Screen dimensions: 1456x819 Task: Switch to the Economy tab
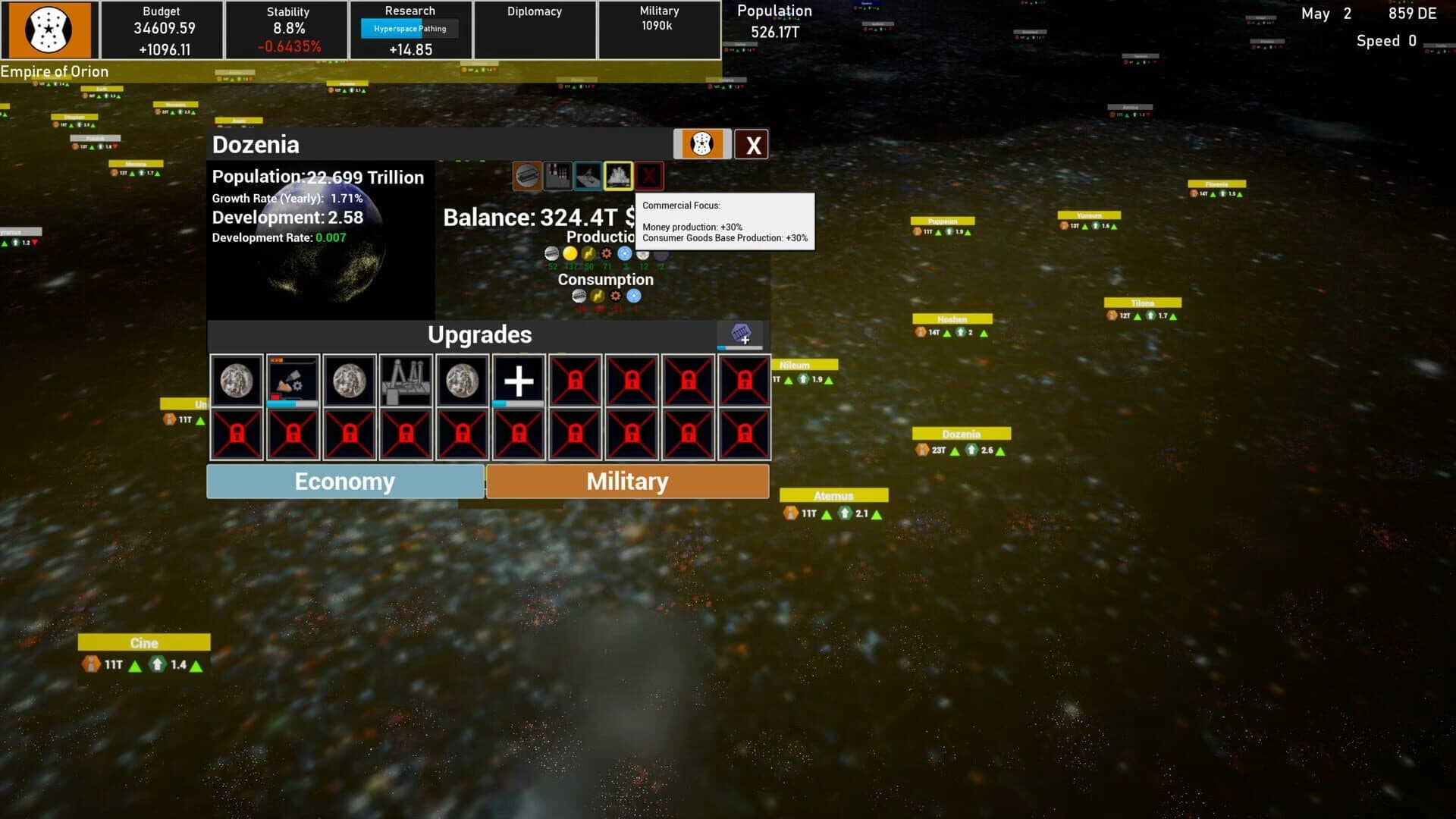tap(345, 481)
